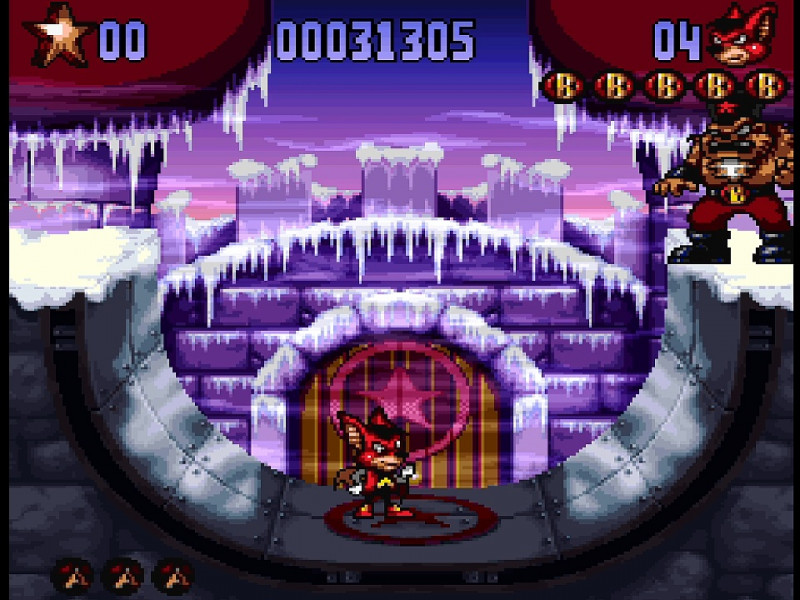
Task: Select the Aero face lives icon
Action: pyautogui.click(x=741, y=40)
